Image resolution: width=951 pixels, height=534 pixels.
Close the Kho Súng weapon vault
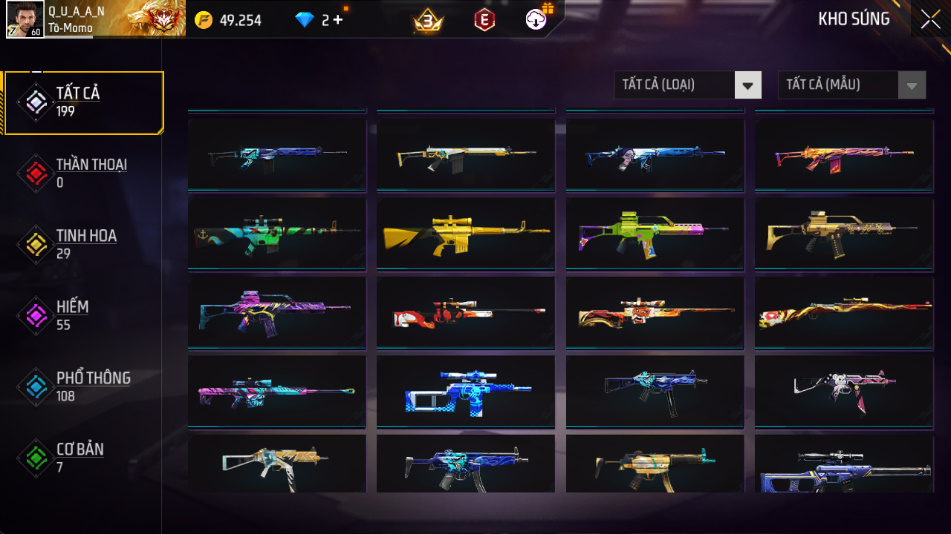pos(930,19)
